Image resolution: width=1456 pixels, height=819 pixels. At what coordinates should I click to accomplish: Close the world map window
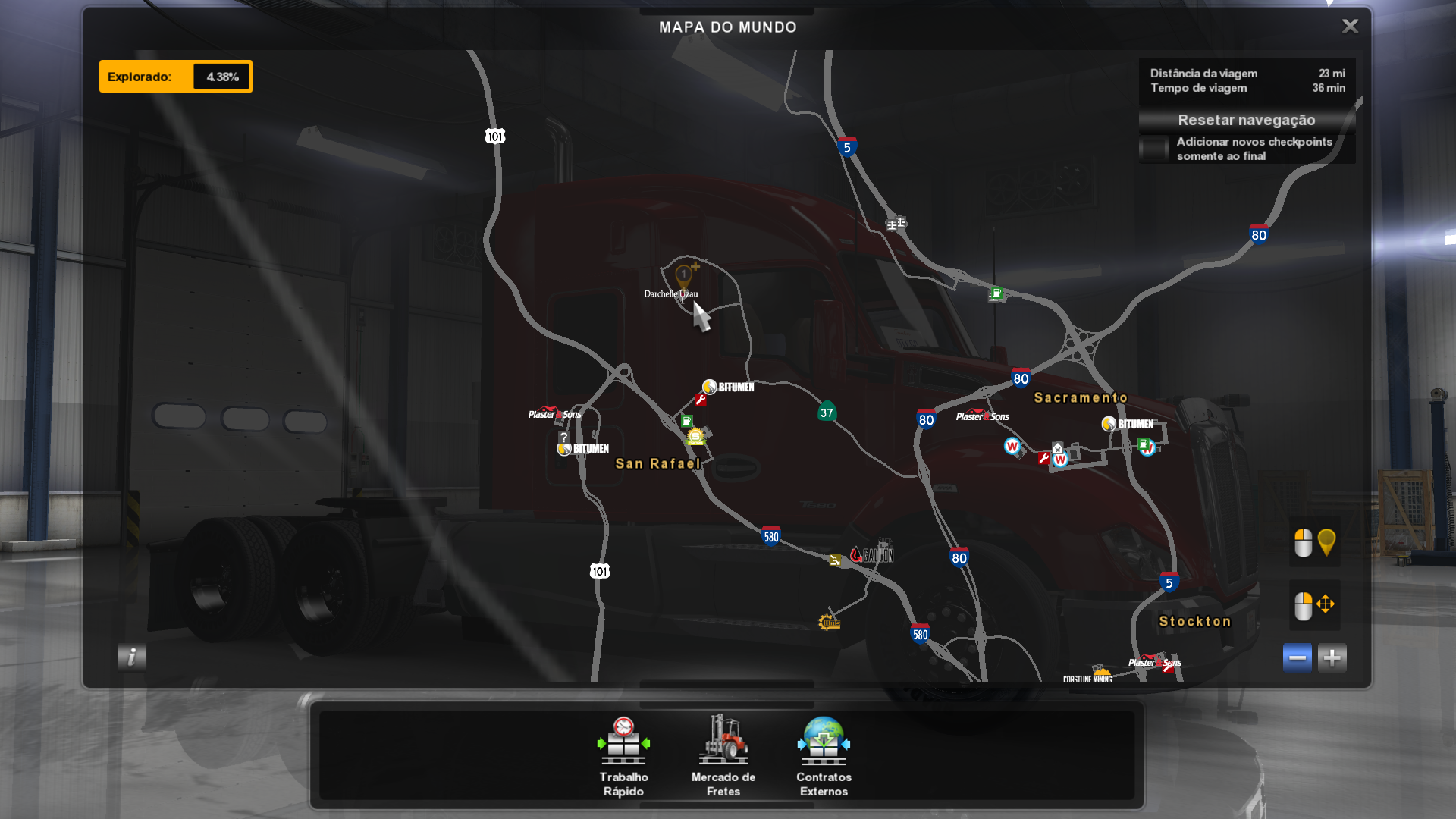click(1350, 27)
